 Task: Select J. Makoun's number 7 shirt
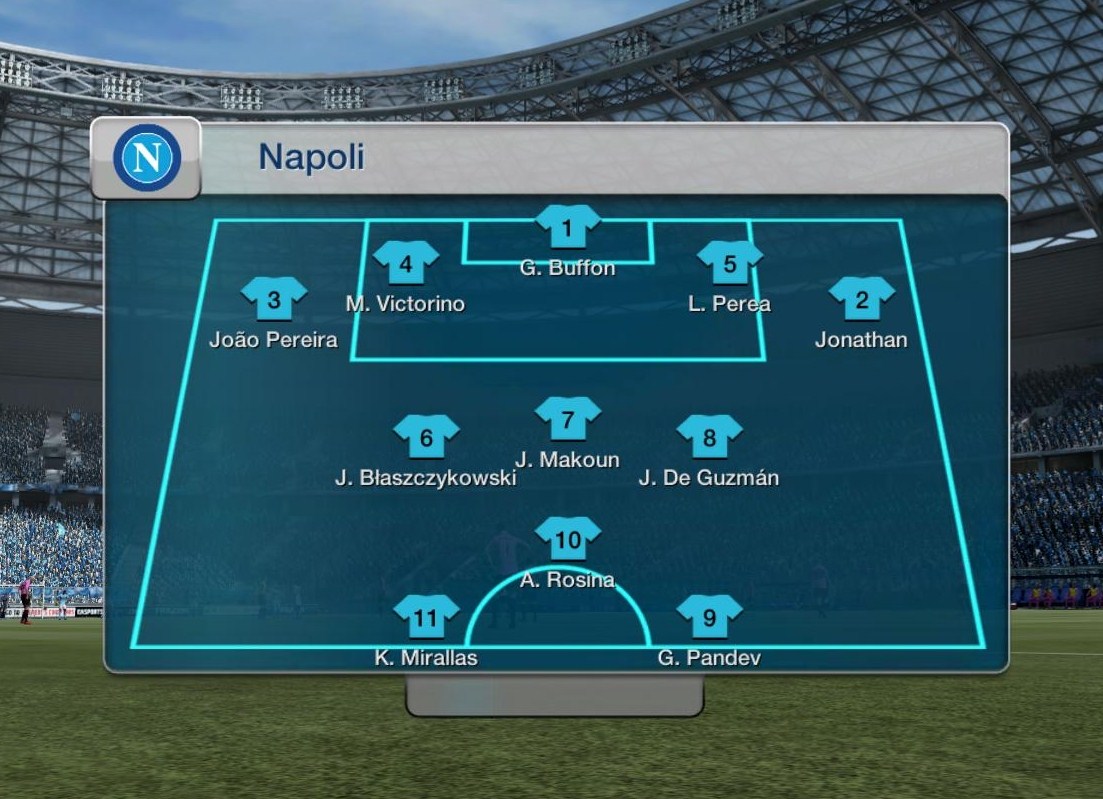click(567, 419)
